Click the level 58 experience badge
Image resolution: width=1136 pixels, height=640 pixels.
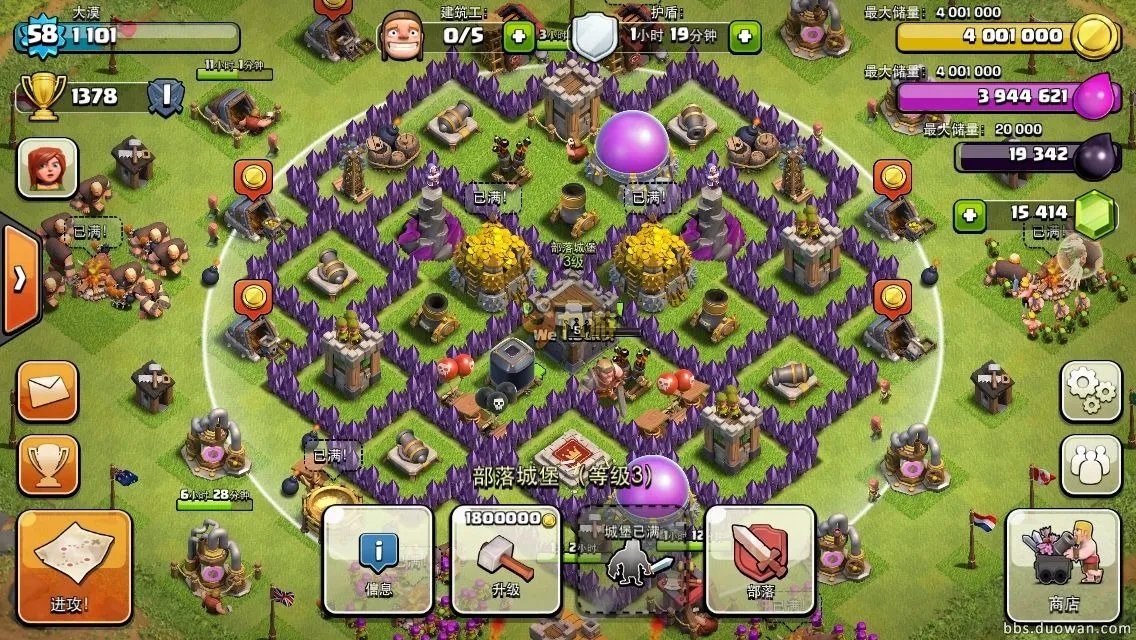pyautogui.click(x=40, y=36)
